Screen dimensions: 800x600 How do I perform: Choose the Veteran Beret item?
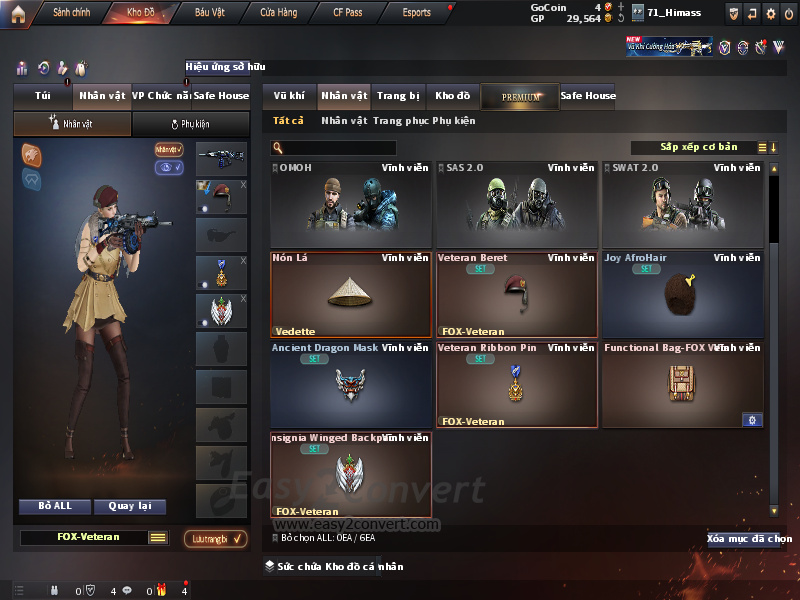(x=516, y=294)
